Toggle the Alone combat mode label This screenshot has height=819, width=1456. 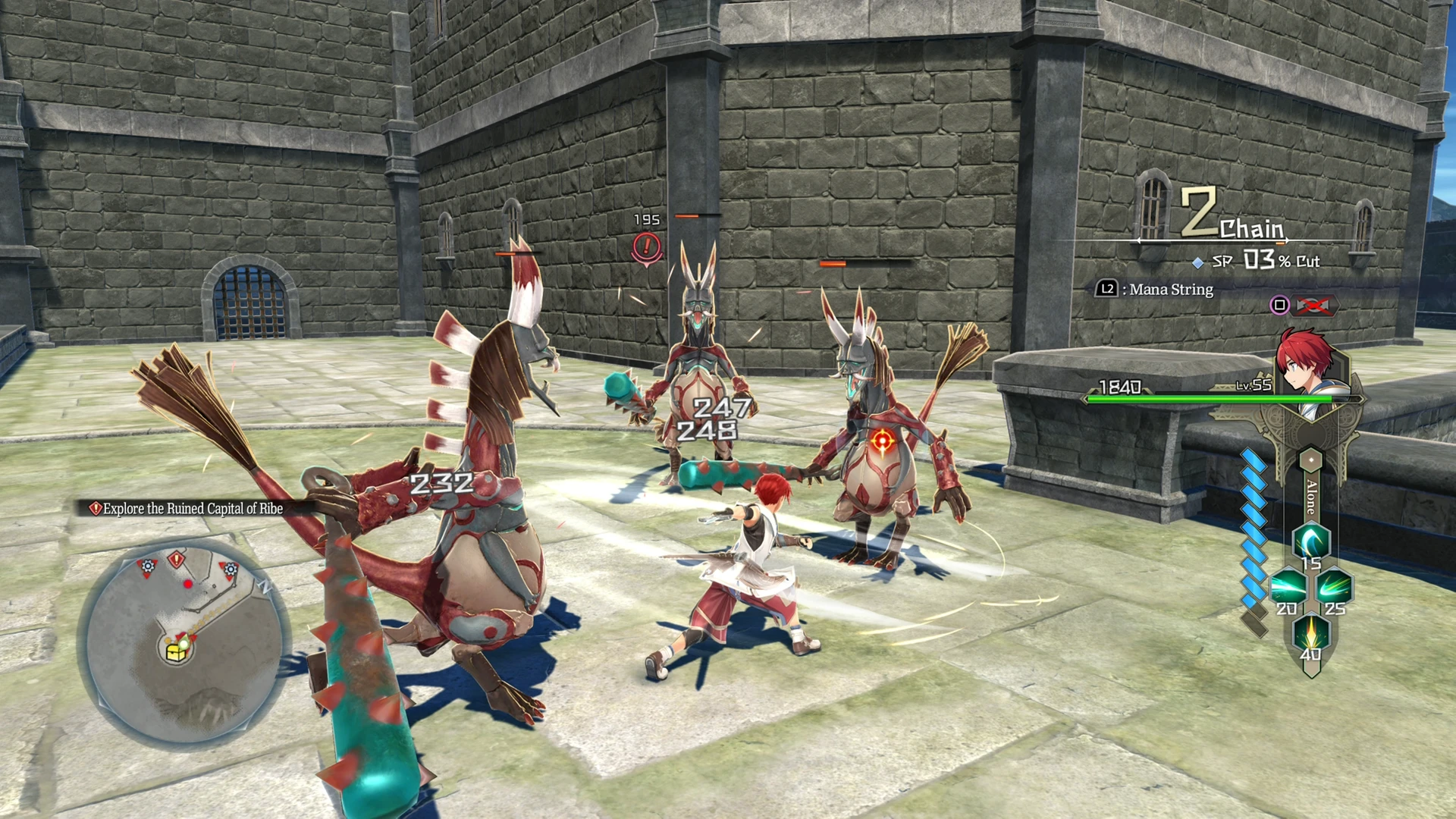(1311, 497)
